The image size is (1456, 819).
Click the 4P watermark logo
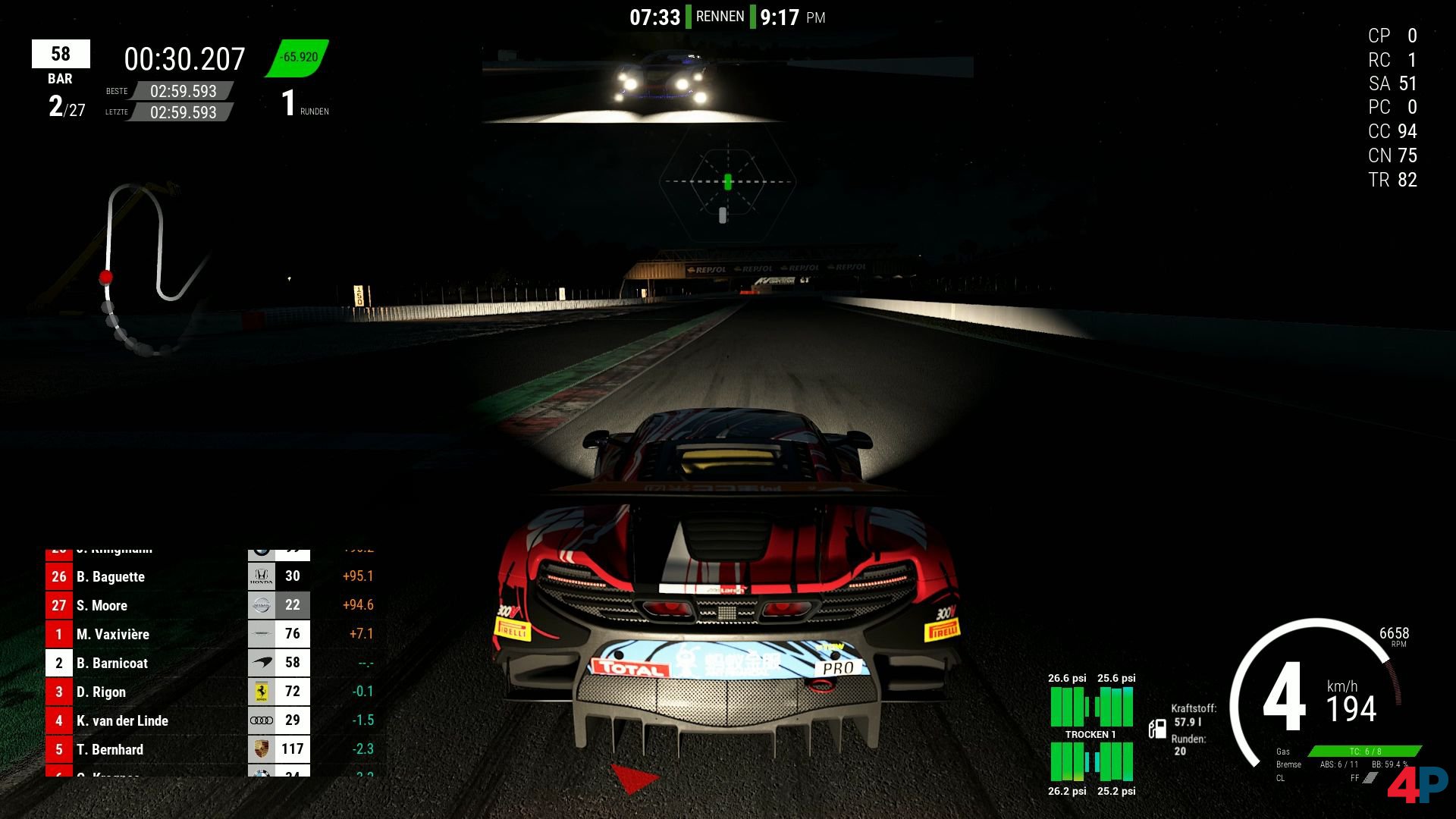coord(1417,785)
